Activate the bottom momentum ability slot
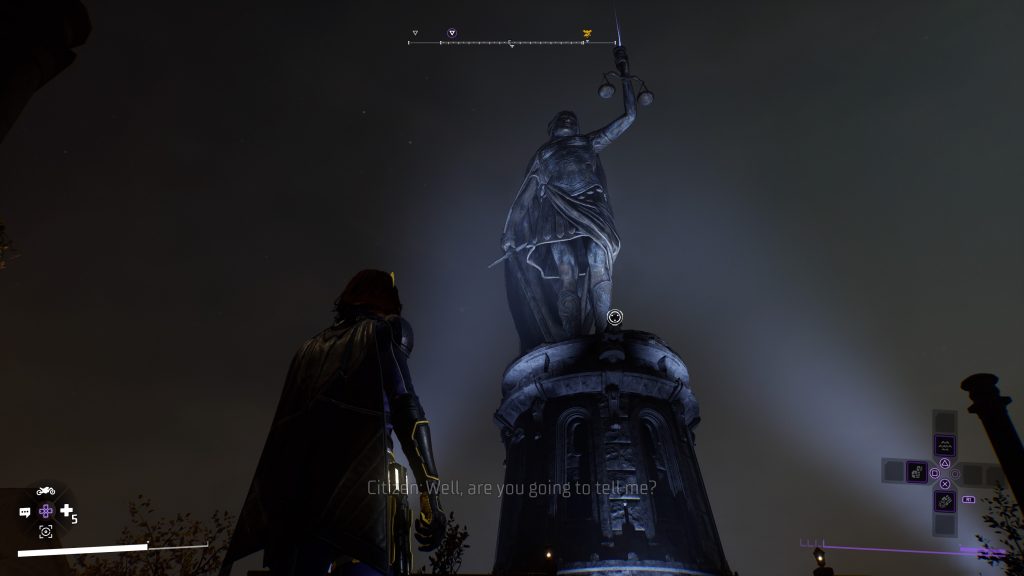Image resolution: width=1024 pixels, height=576 pixels. pos(944,499)
